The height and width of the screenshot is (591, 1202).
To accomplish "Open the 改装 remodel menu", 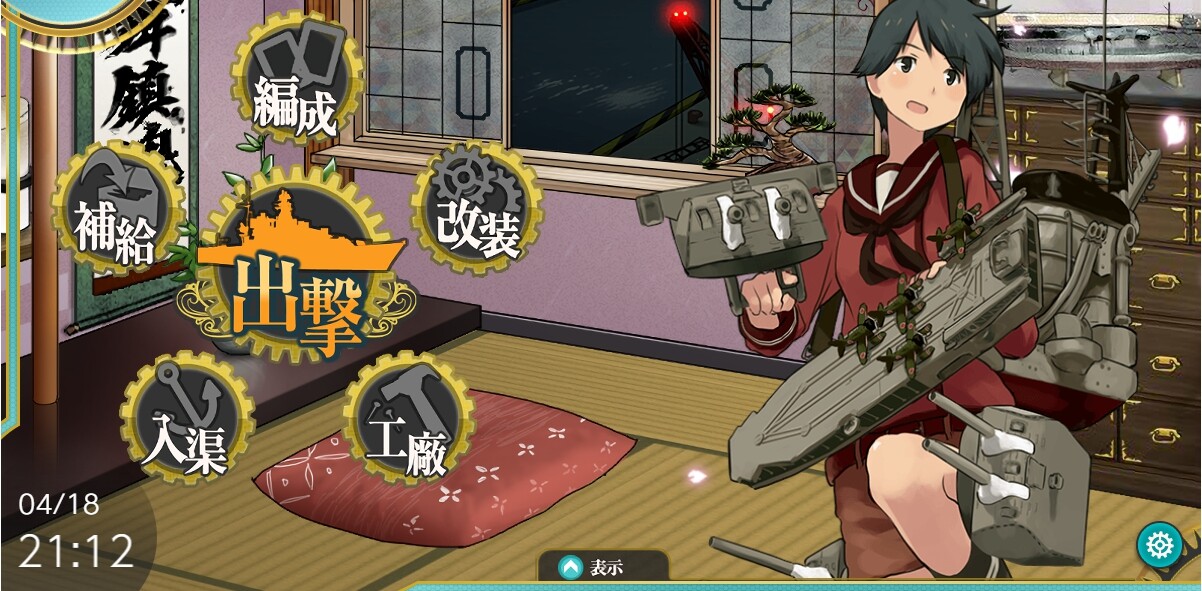I will (477, 208).
